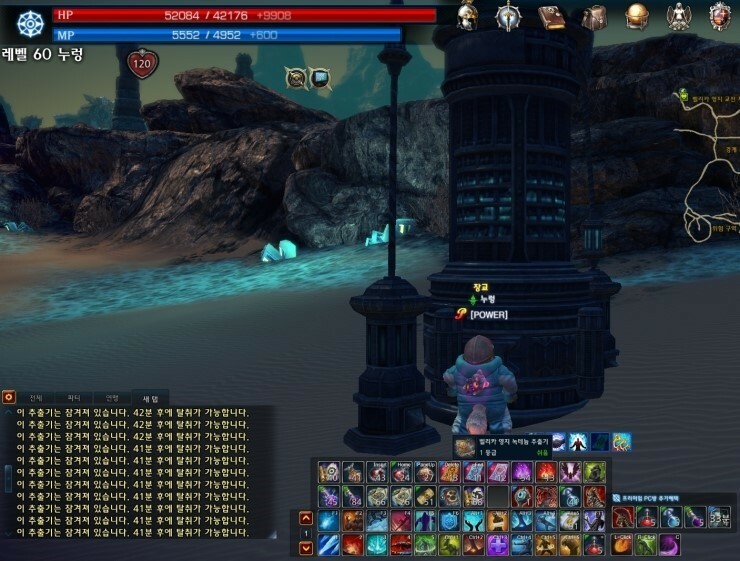Select the 새 탭 chat tab
740x561 pixels.
(150, 398)
